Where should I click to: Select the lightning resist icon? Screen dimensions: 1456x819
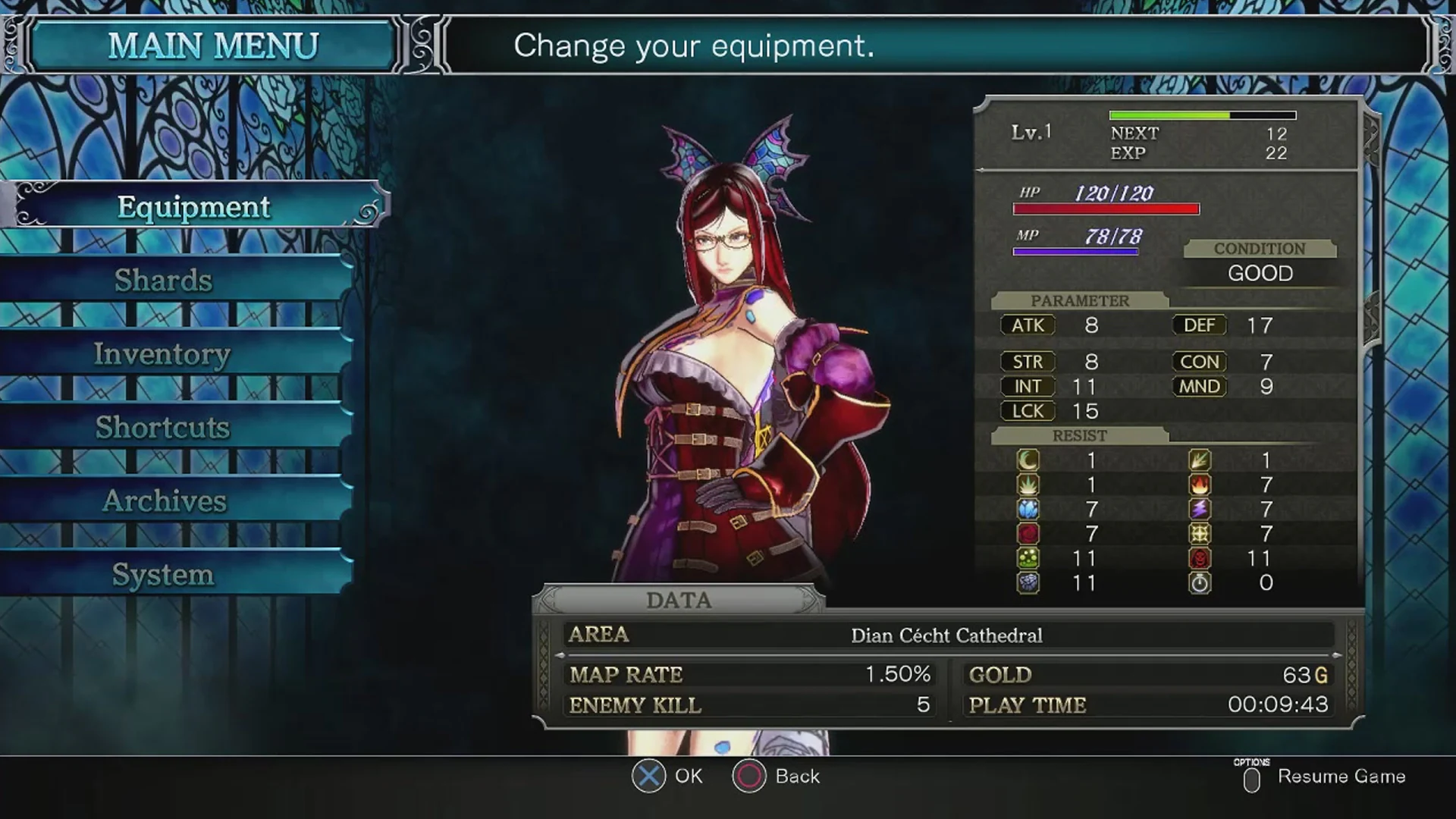pyautogui.click(x=1200, y=508)
